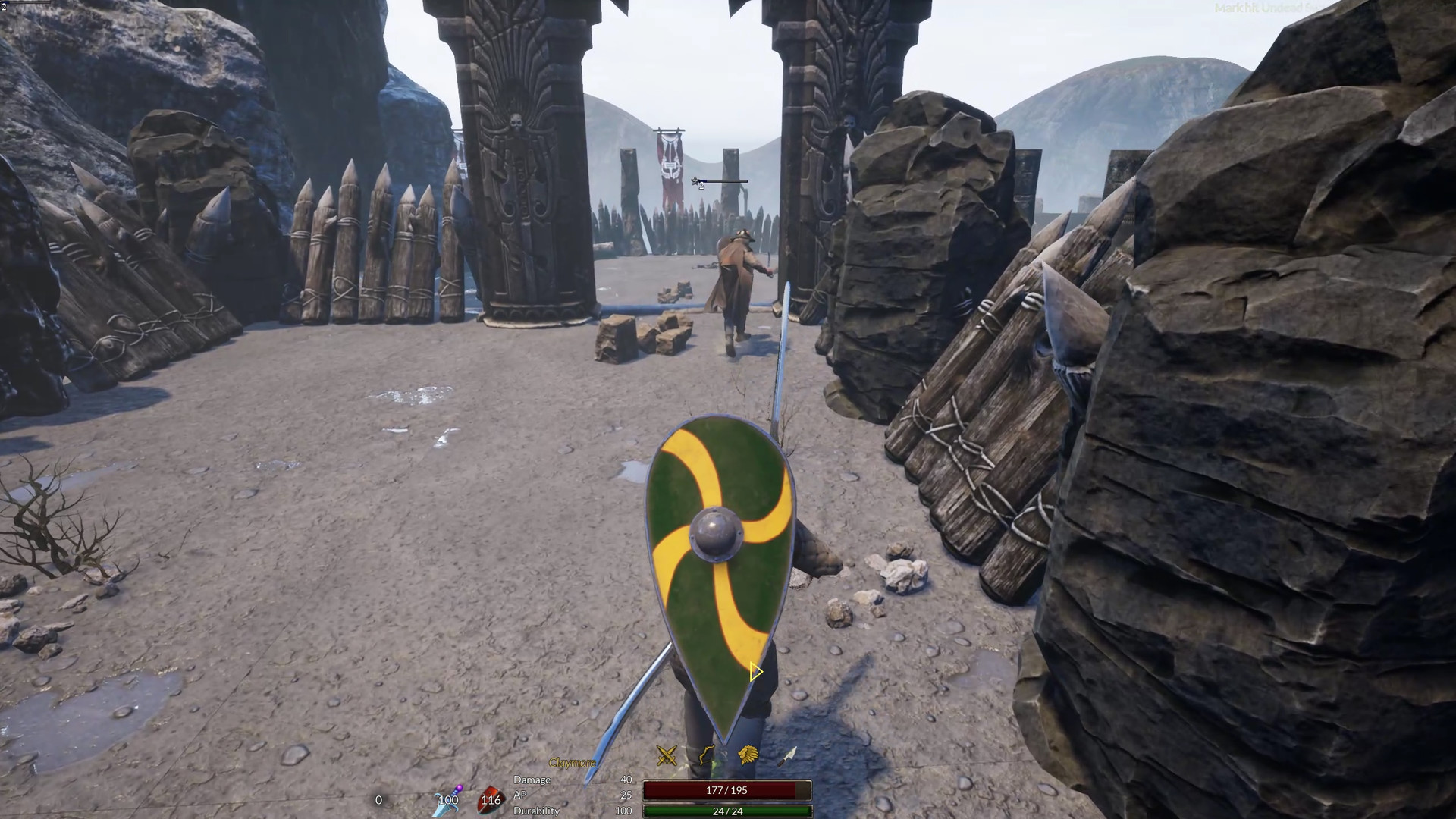Click the health bar showing 177/195
Image resolution: width=1456 pixels, height=819 pixels.
726,791
